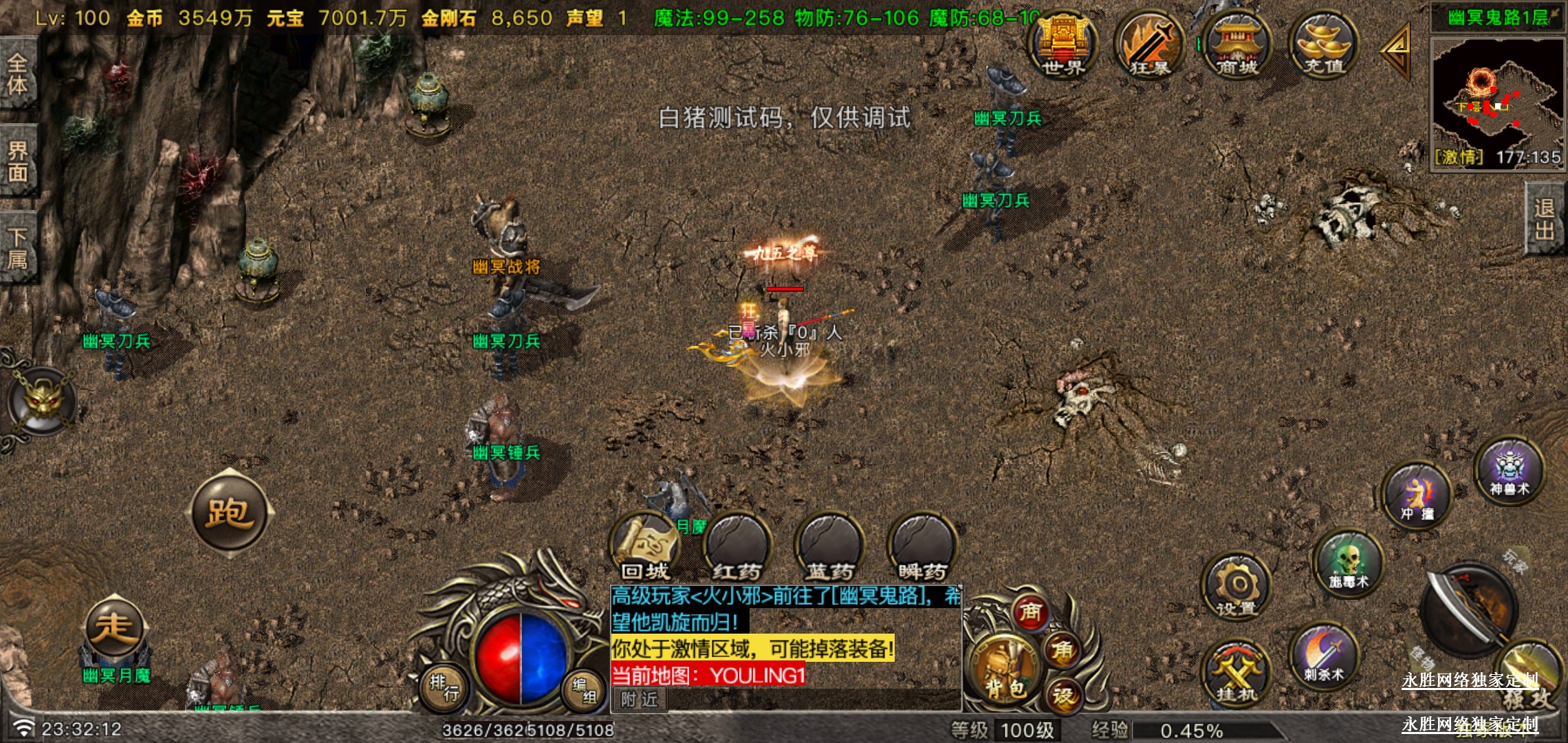Collapse the top menu with the gold arrow
This screenshot has width=1568, height=743.
[x=1397, y=50]
